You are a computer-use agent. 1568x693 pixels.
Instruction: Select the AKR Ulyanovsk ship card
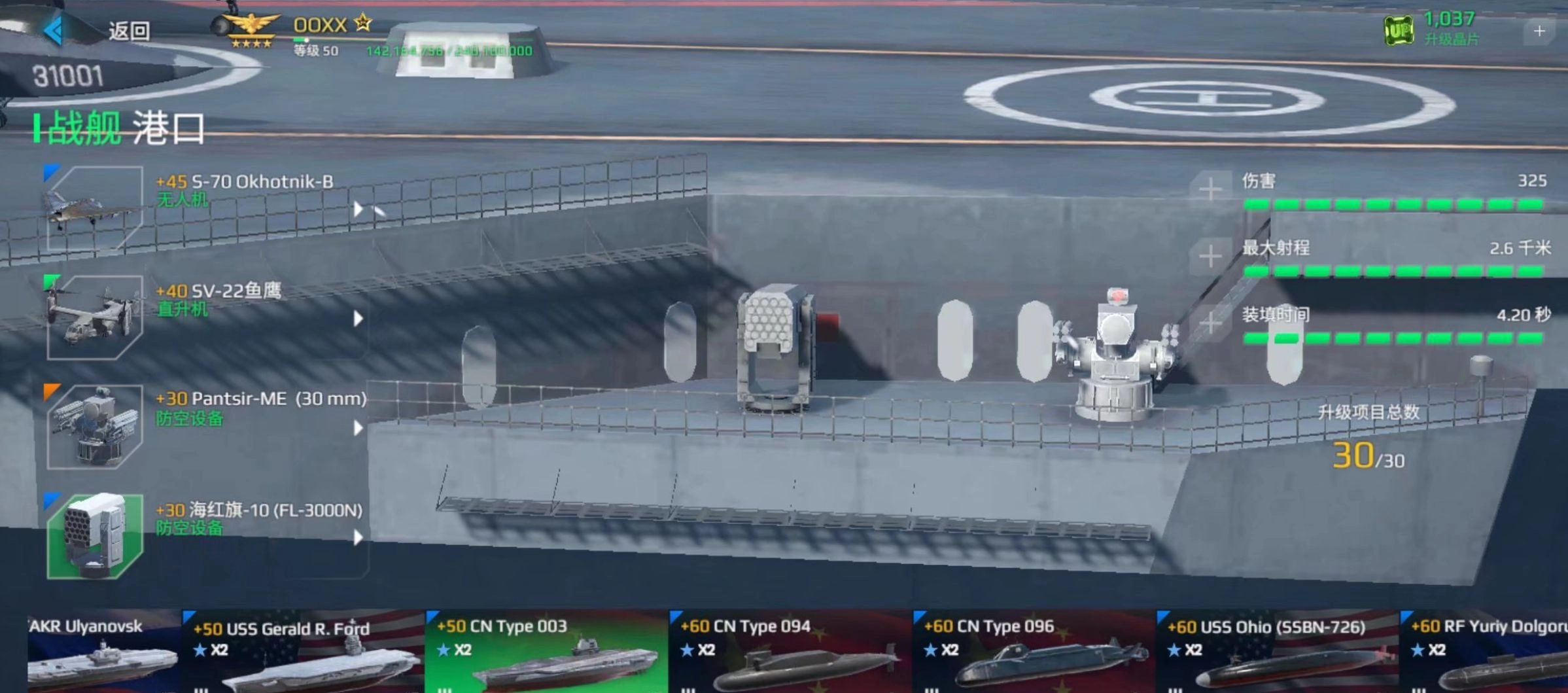[103, 651]
